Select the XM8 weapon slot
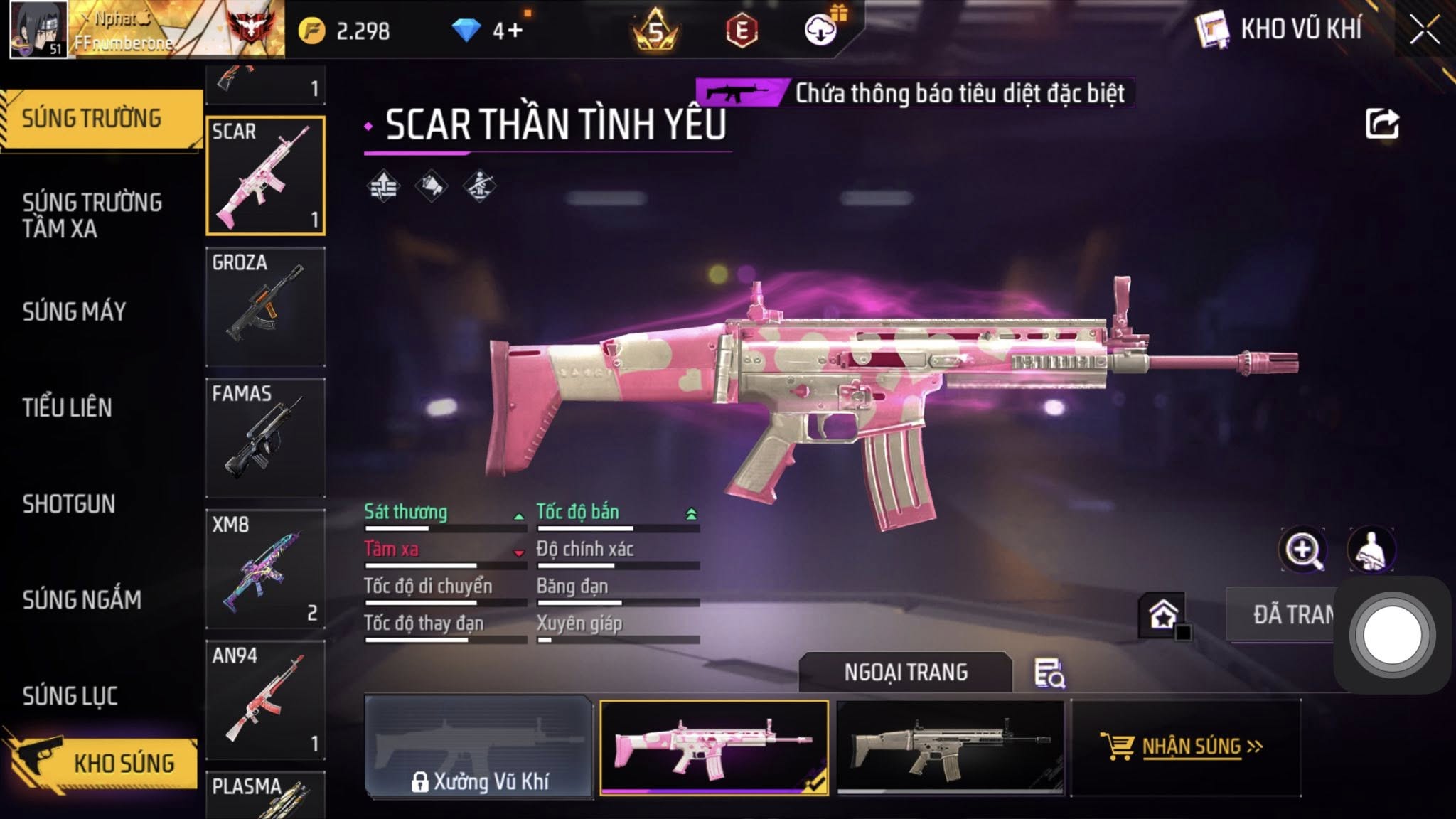The height and width of the screenshot is (819, 1456). pos(265,569)
